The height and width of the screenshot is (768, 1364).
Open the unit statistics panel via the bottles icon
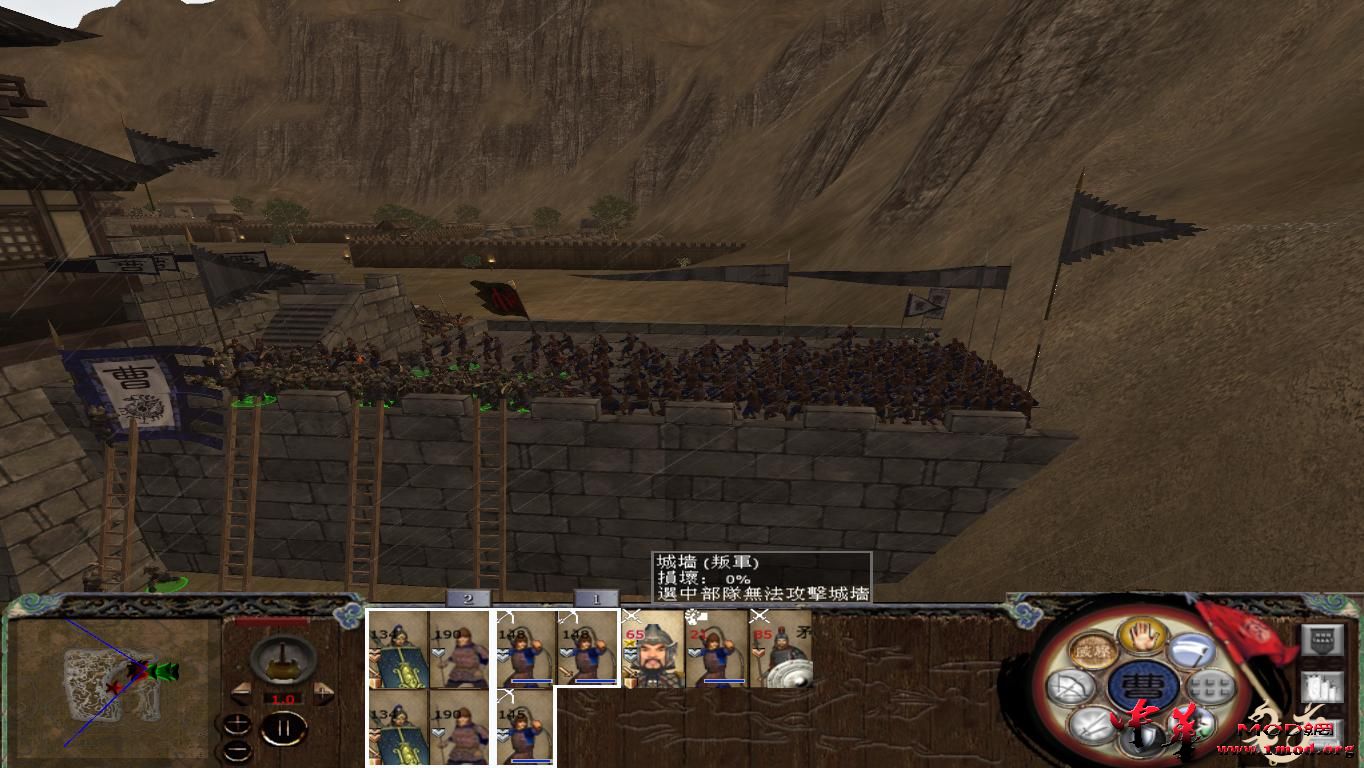[1323, 688]
